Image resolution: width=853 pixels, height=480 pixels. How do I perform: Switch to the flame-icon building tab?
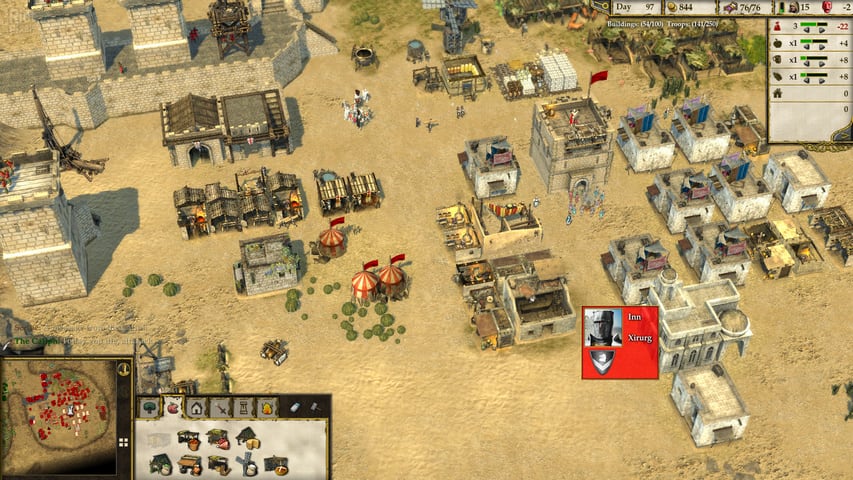point(267,407)
